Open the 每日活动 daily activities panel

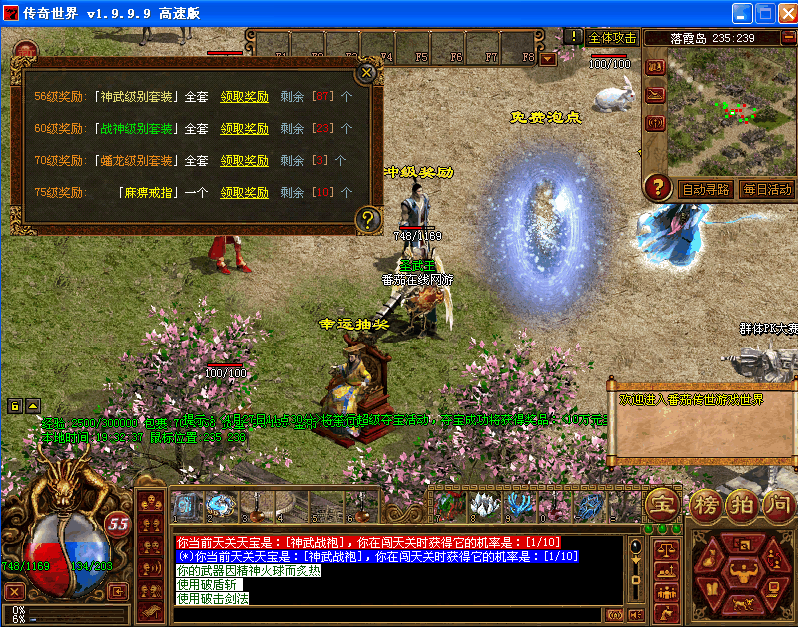766,188
